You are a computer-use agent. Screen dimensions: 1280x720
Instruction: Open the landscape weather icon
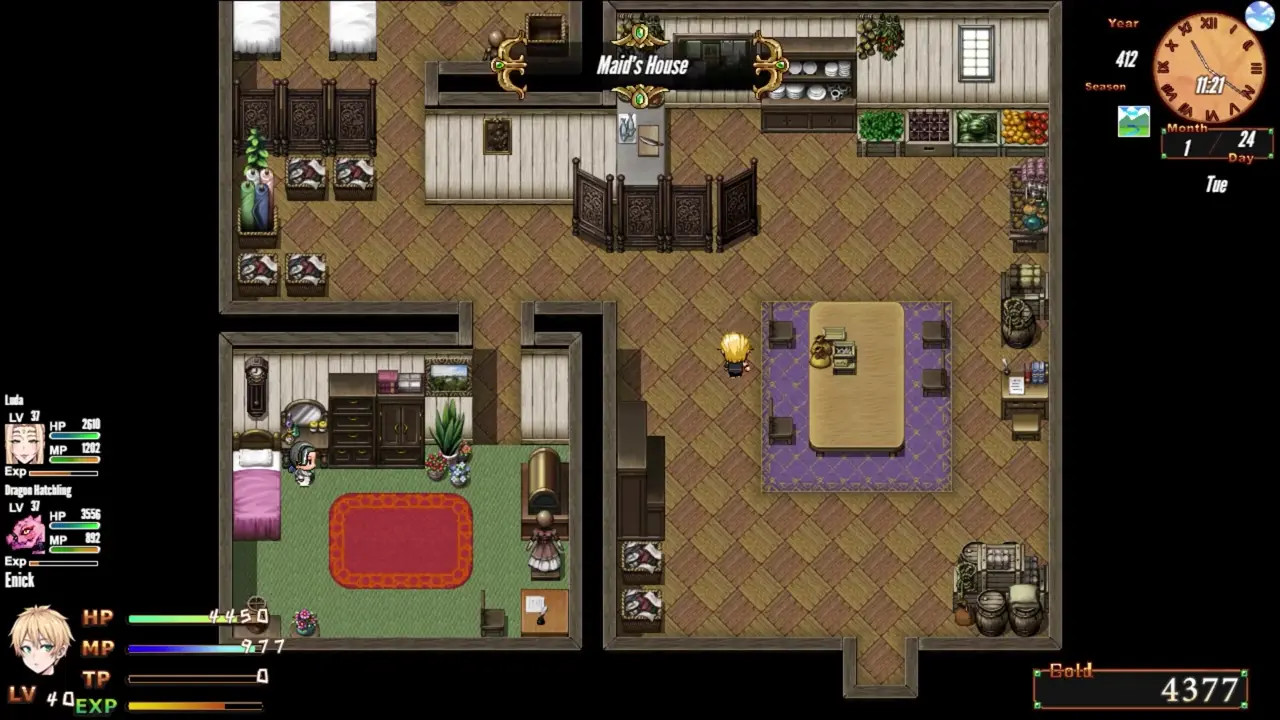coord(1133,121)
